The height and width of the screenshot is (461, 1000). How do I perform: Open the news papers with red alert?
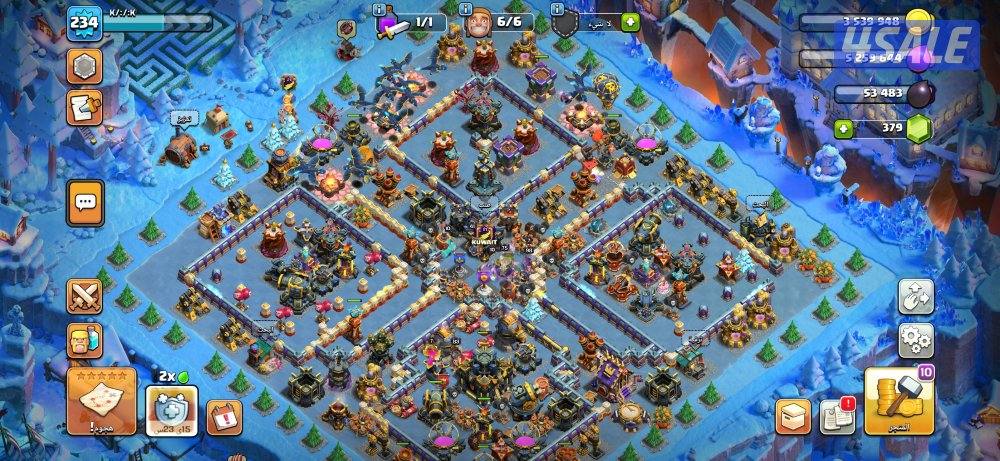836,416
